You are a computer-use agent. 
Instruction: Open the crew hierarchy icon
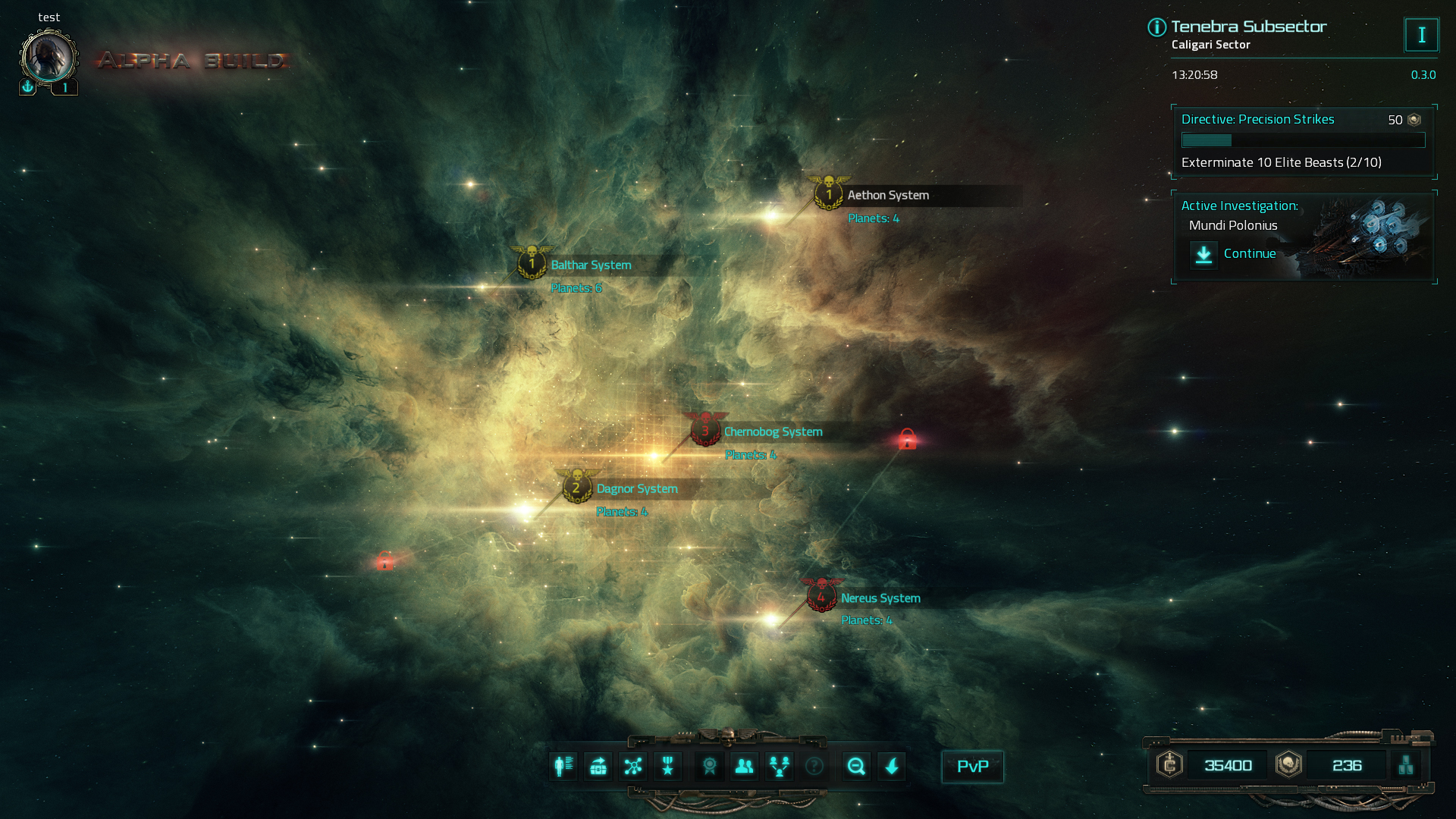pos(779,767)
